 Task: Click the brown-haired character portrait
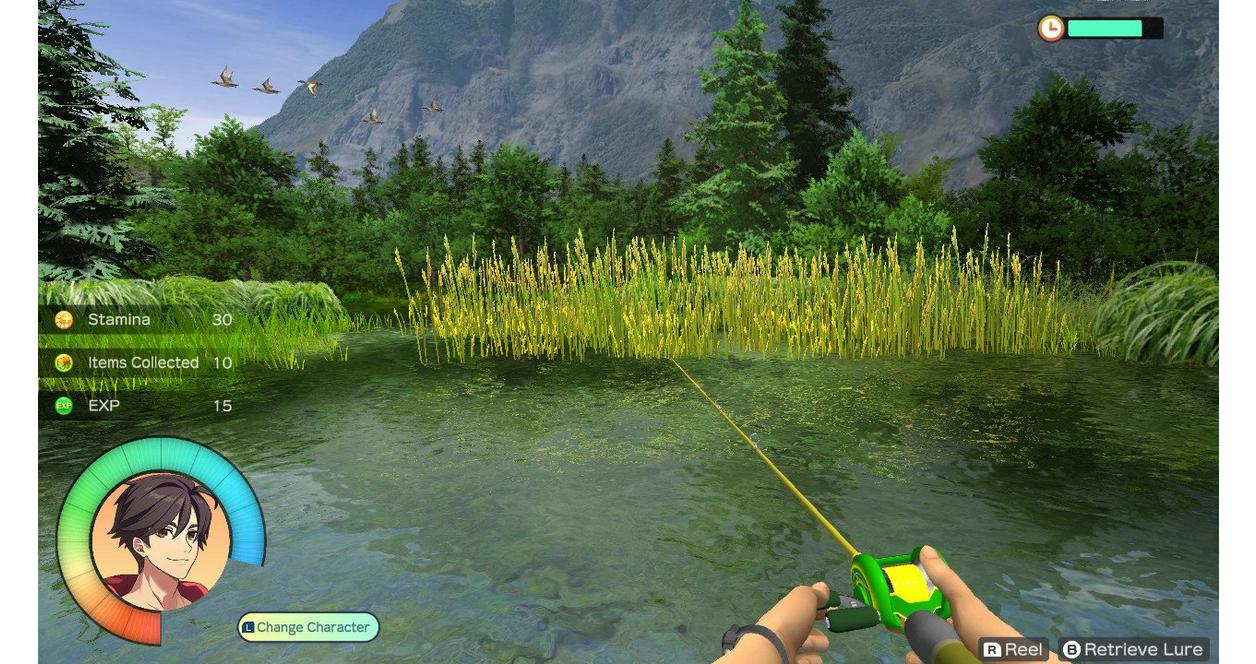pos(161,541)
